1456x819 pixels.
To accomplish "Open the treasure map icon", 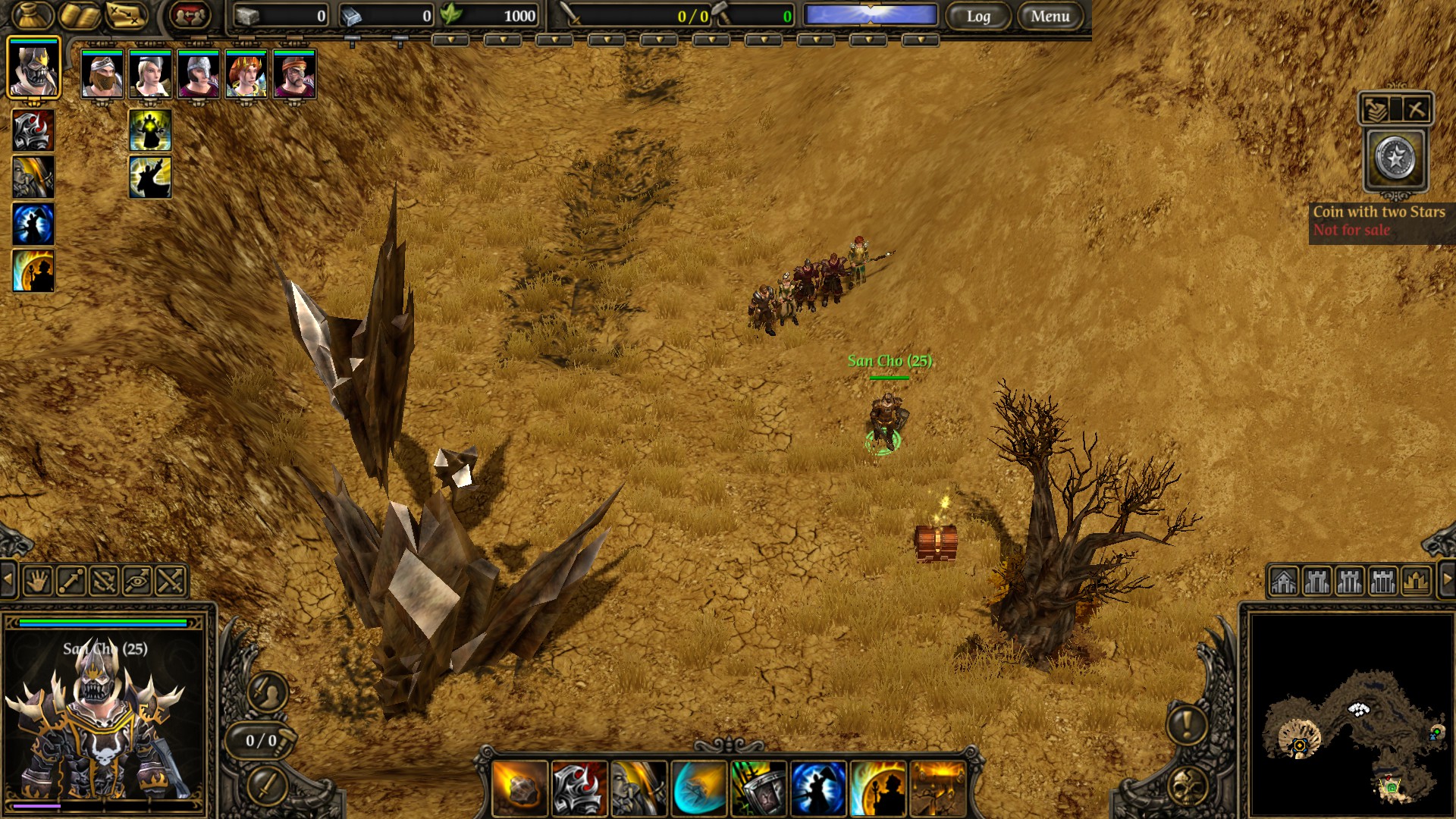I will point(126,15).
